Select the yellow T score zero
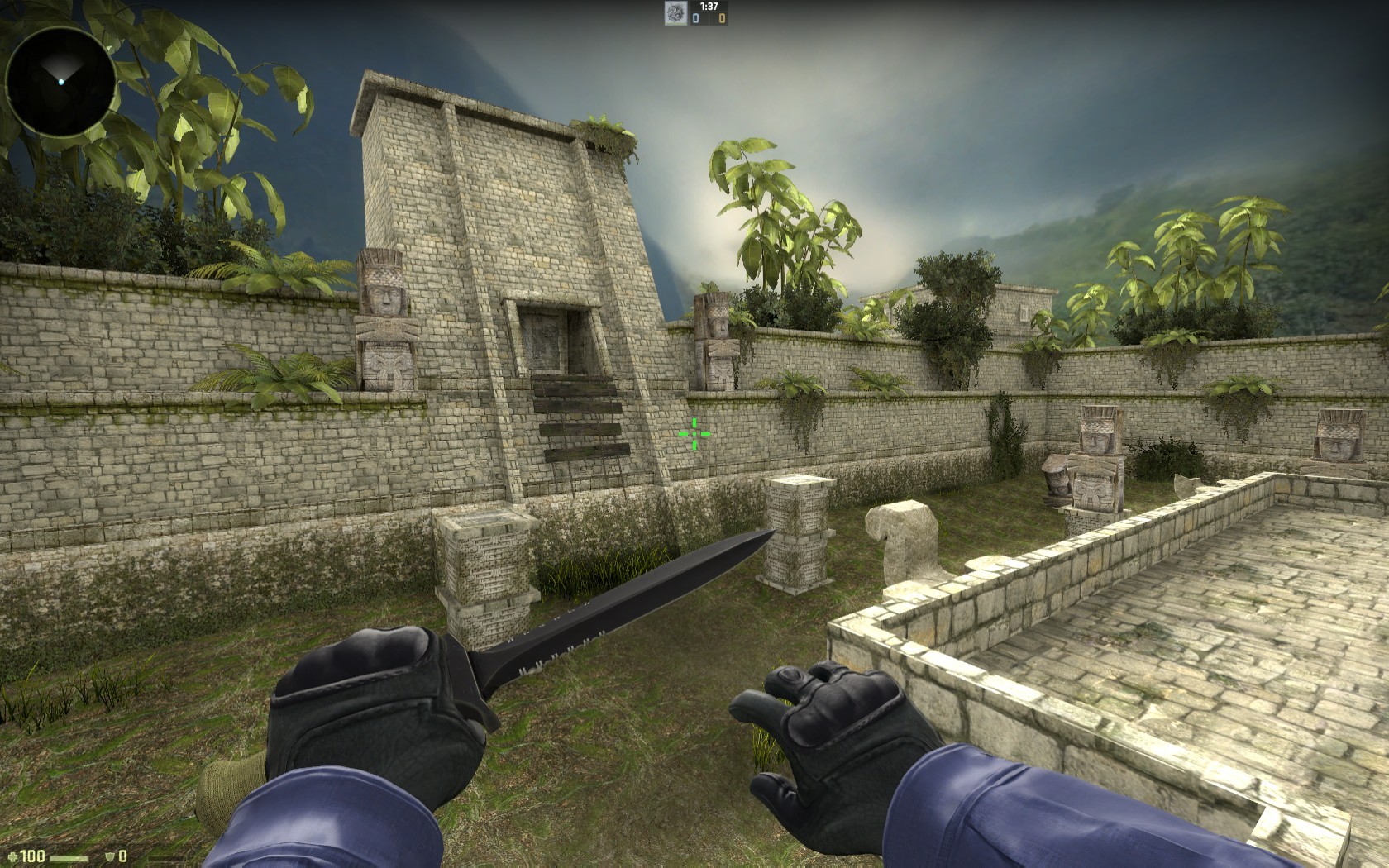The image size is (1389, 868). [x=722, y=18]
